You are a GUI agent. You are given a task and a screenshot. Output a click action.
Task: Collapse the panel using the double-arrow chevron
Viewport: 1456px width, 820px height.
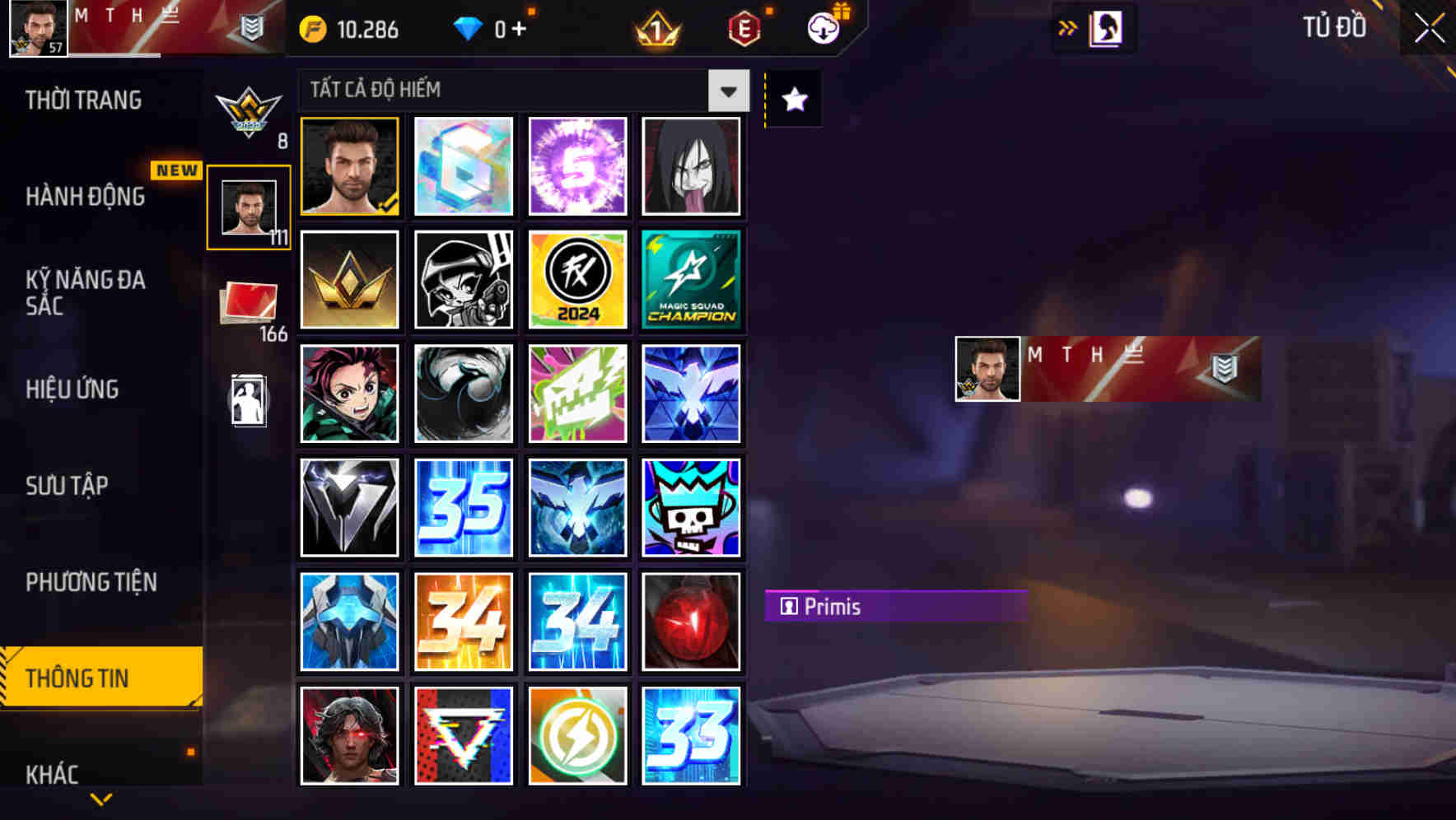(1068, 27)
